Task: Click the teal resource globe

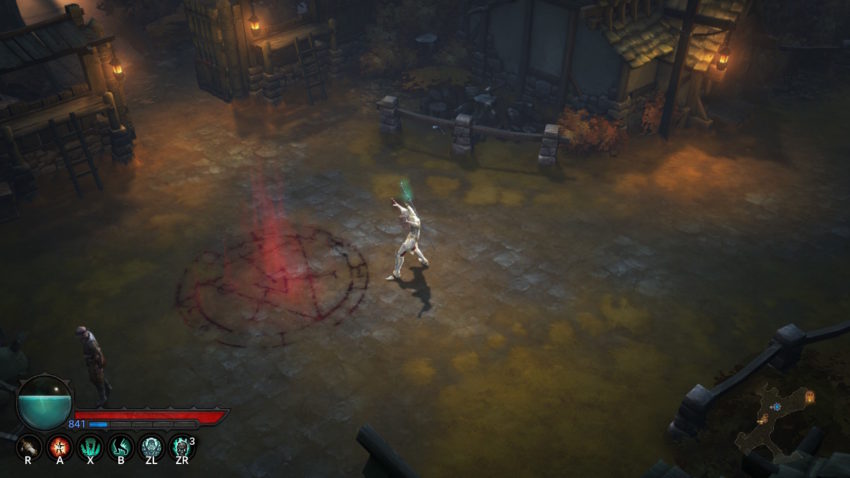Action: (45, 401)
